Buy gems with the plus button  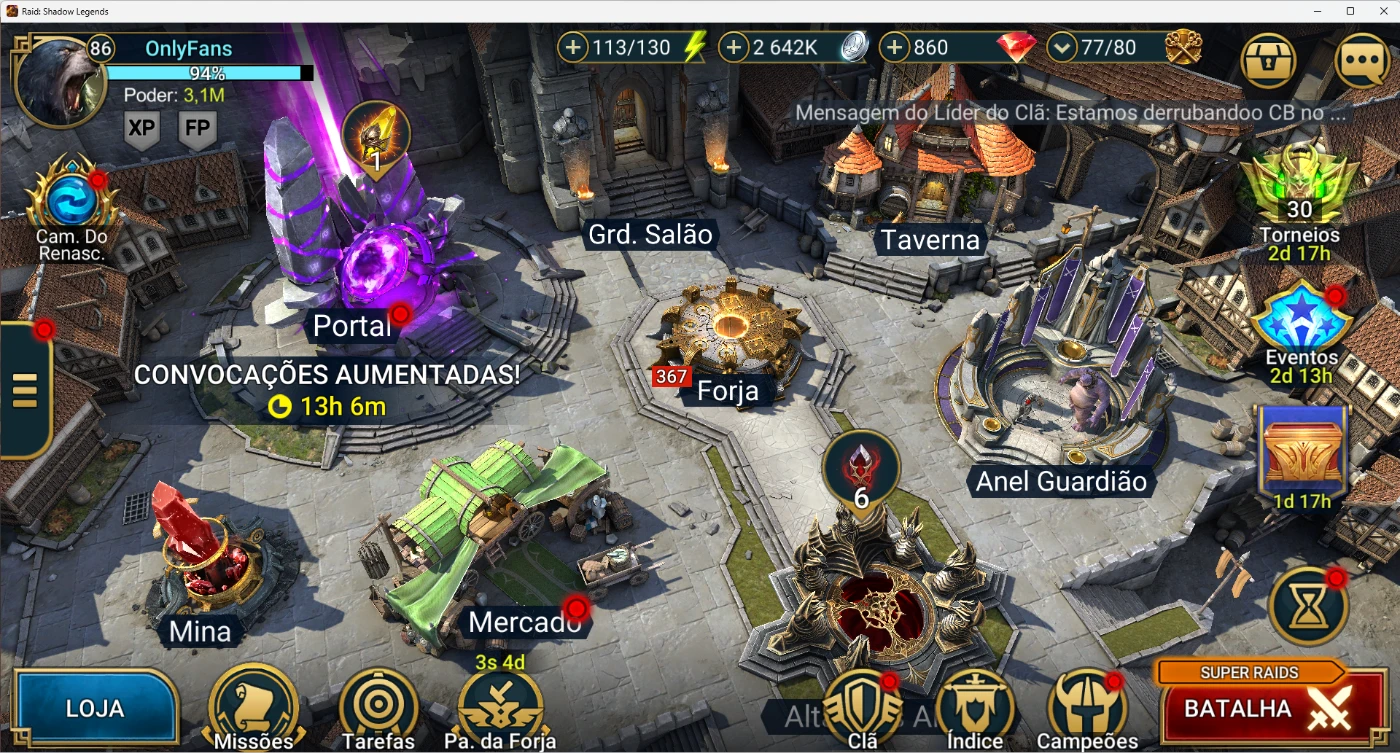895,47
